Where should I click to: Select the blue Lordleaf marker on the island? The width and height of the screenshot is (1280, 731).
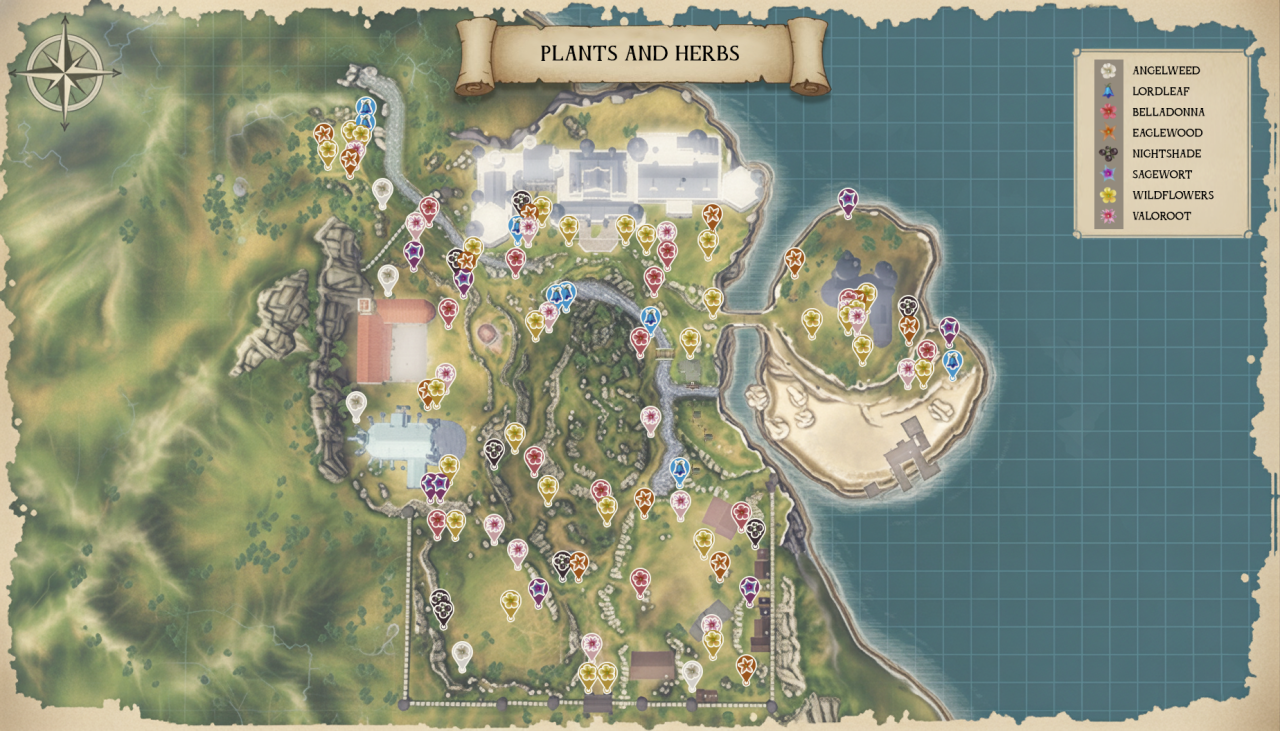pyautogui.click(x=951, y=362)
